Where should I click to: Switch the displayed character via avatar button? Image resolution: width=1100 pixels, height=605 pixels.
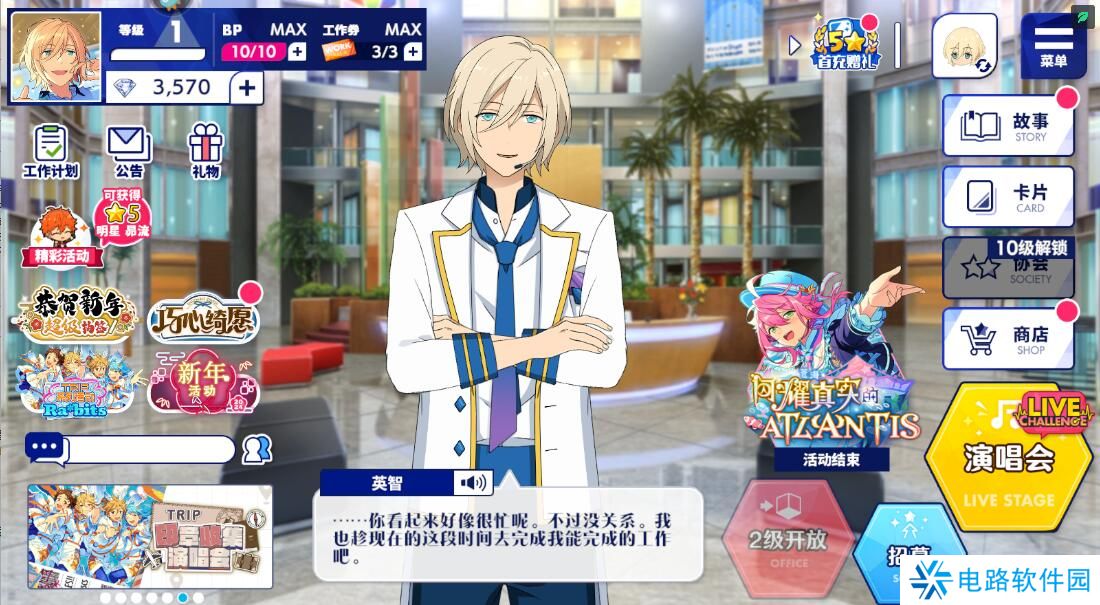965,46
